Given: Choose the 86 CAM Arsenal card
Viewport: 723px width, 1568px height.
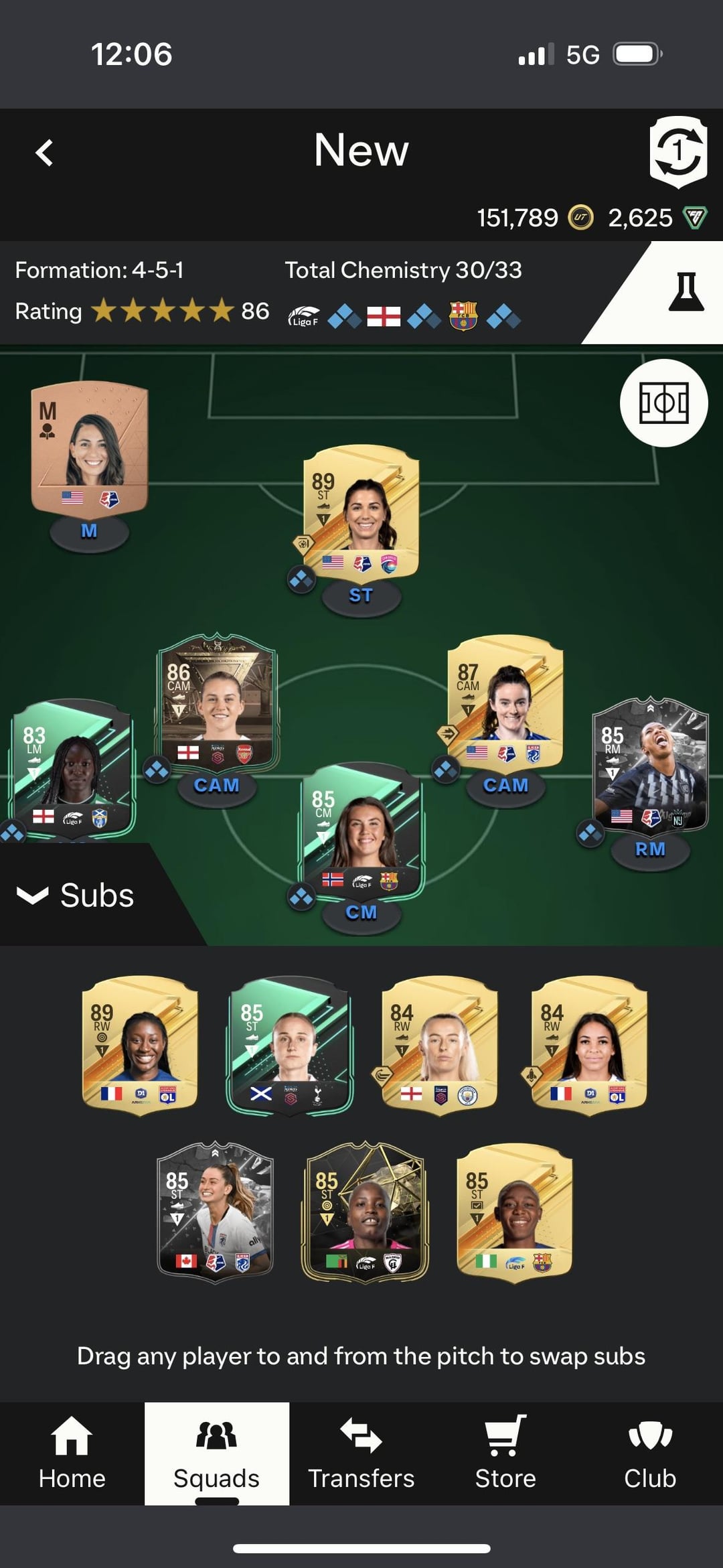Looking at the screenshot, I should pos(216,701).
